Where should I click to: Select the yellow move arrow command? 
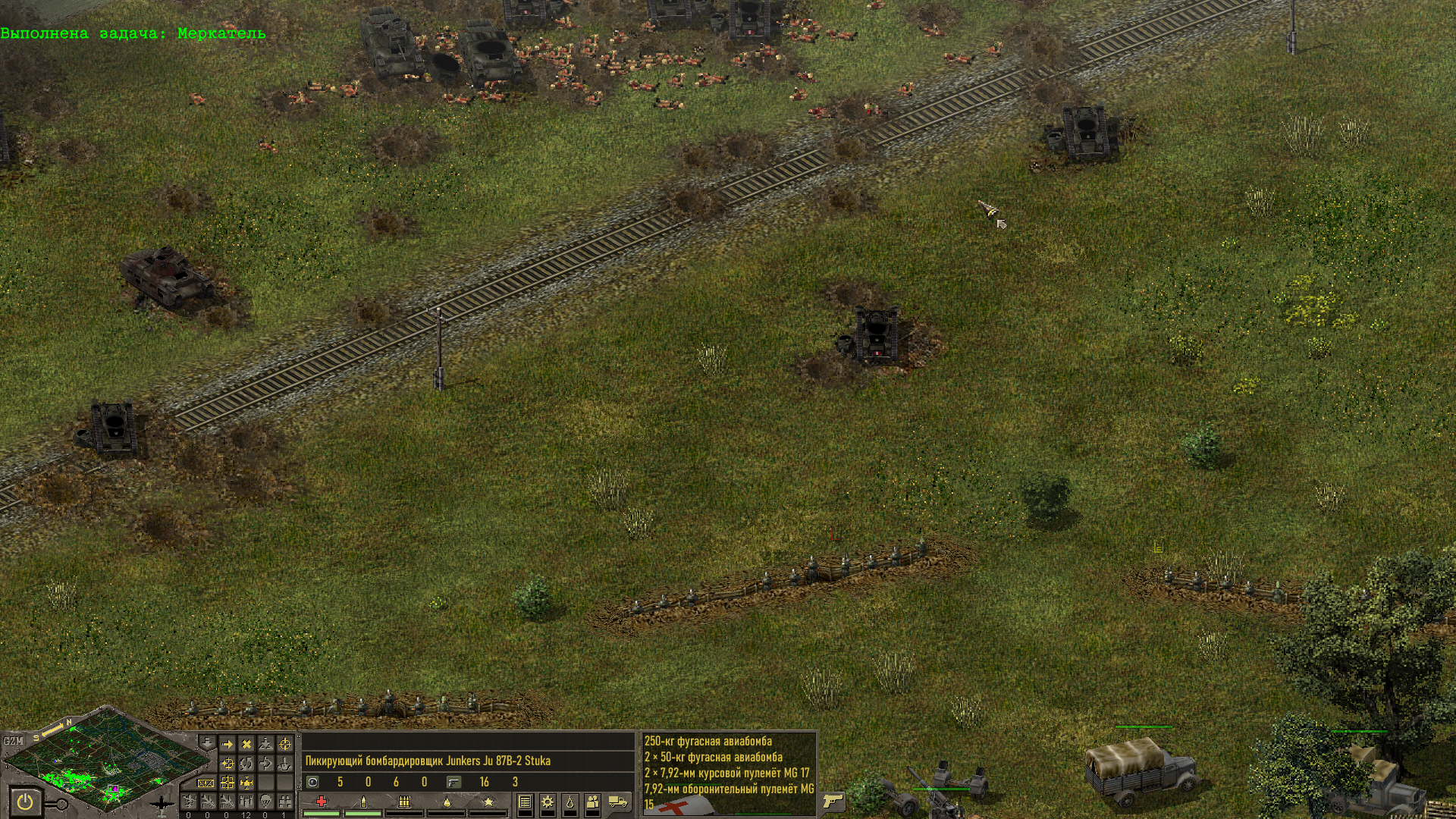[227, 745]
